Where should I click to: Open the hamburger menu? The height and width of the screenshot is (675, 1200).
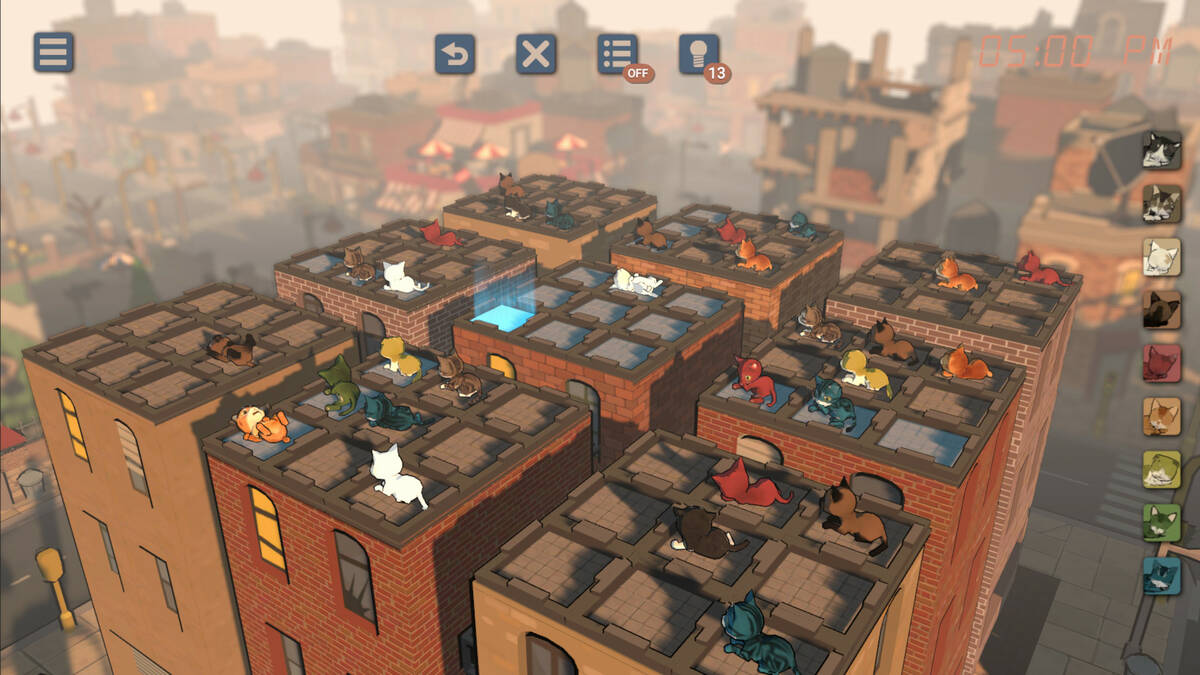[x=54, y=52]
